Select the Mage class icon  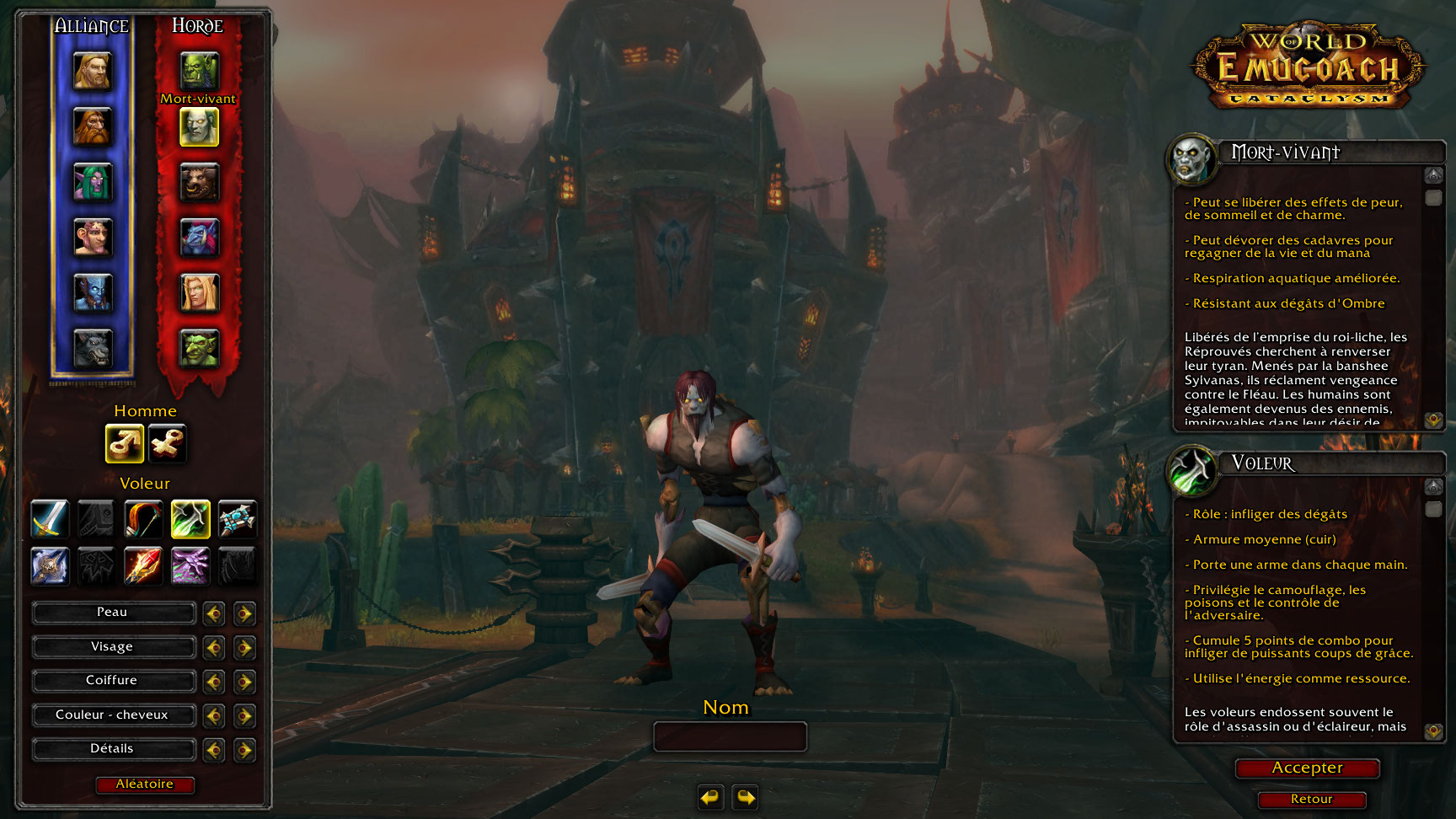pos(143,565)
